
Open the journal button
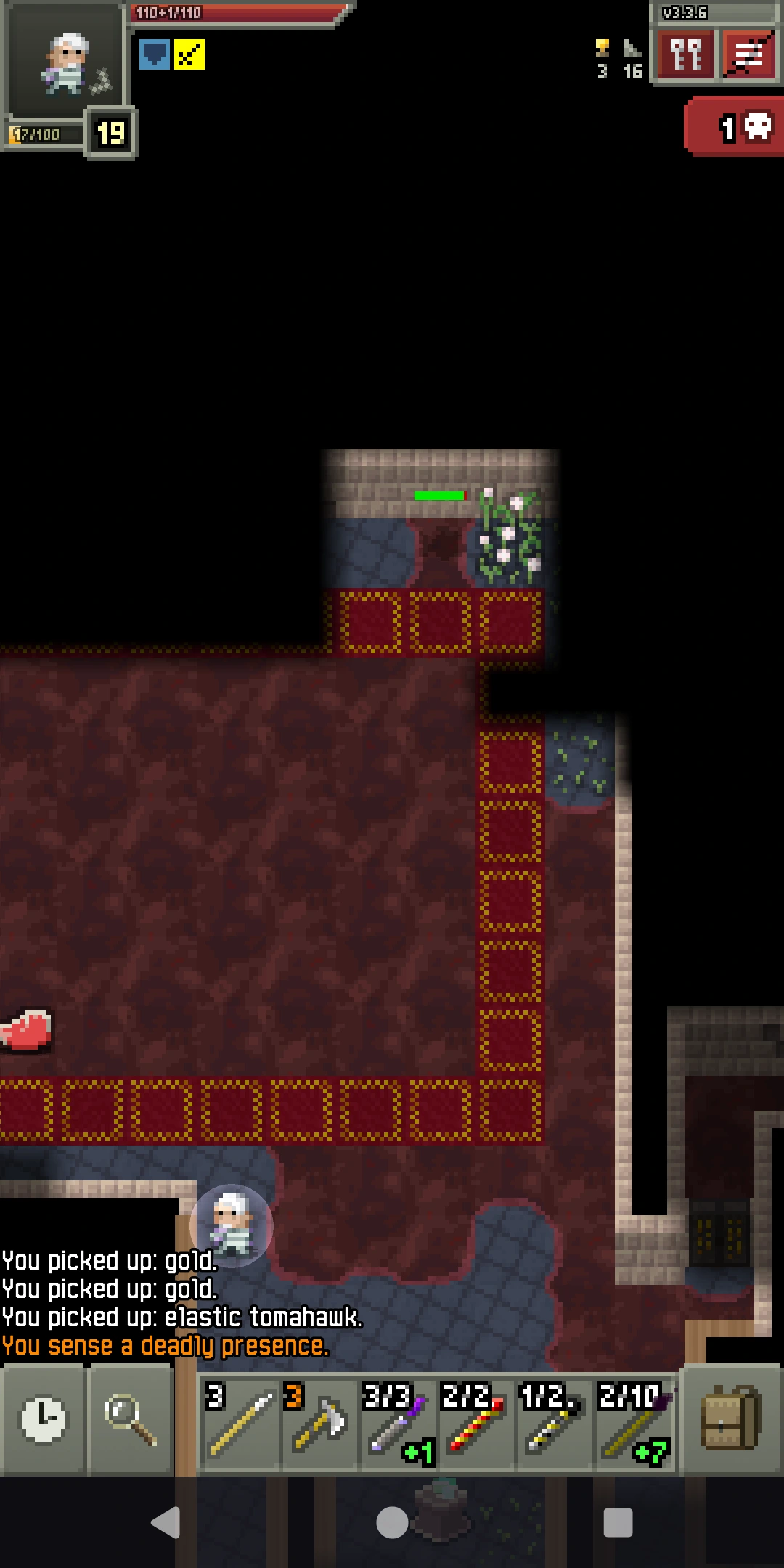point(685,55)
